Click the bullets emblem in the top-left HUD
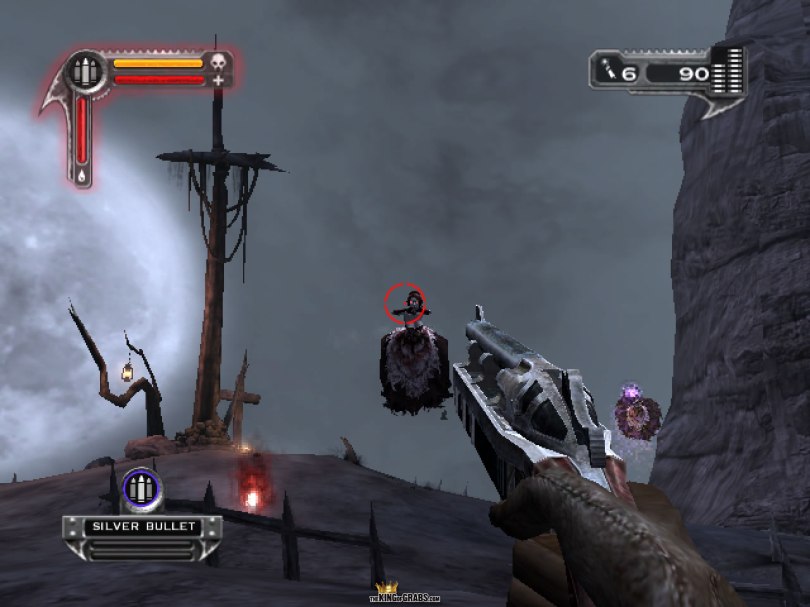 85,72
